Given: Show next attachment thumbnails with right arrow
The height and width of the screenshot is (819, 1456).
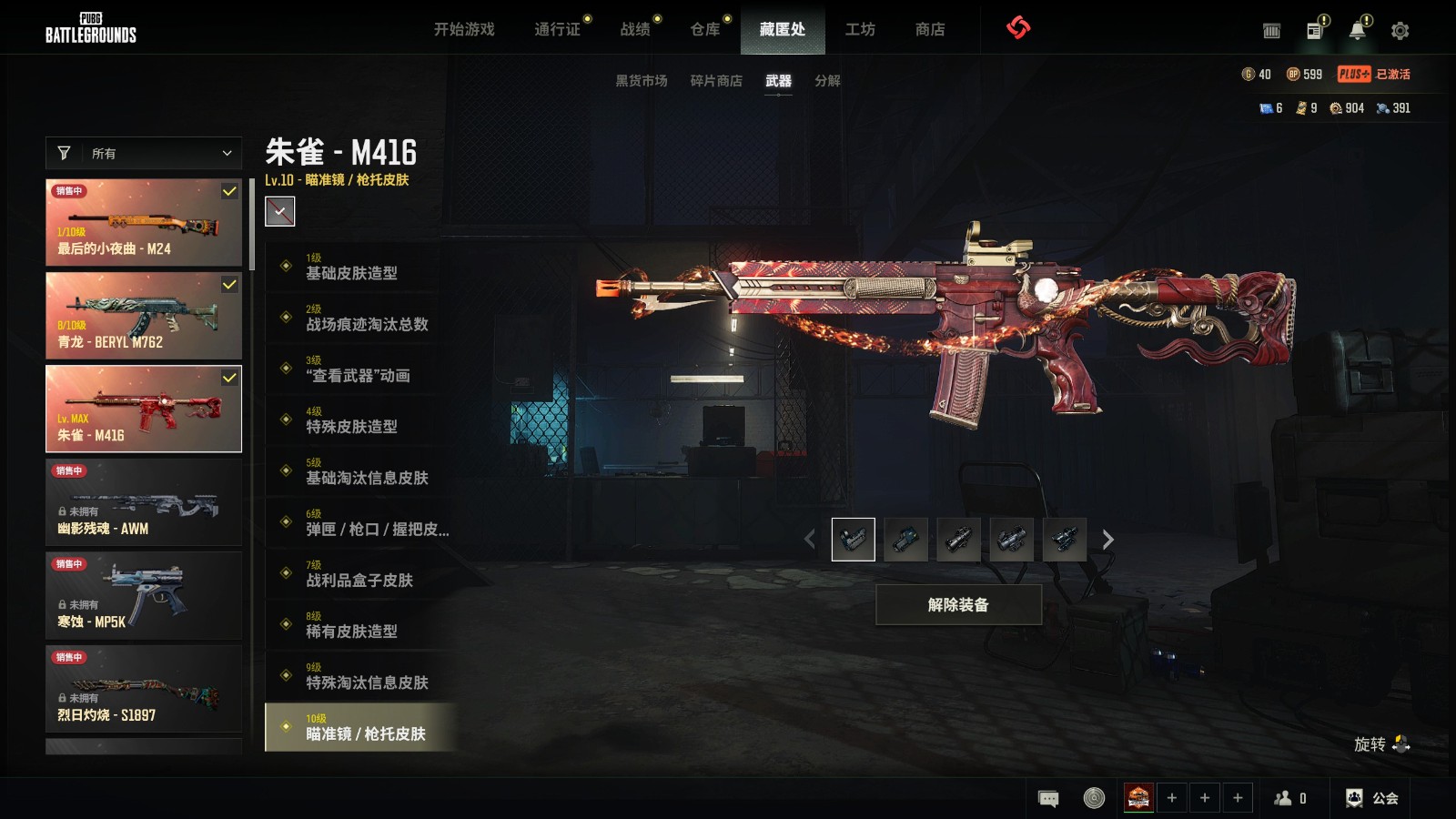Looking at the screenshot, I should (1107, 540).
